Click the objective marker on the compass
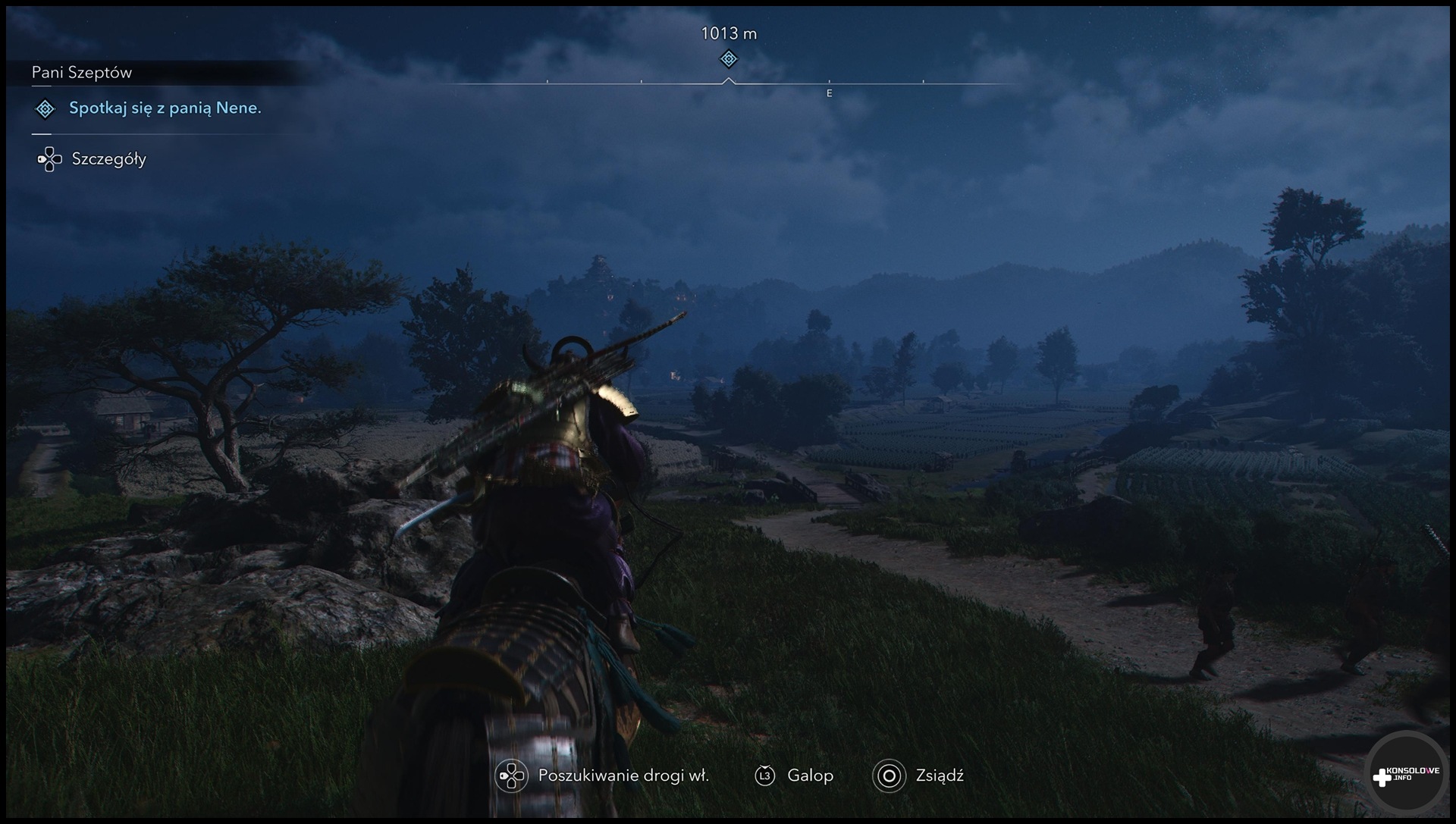The image size is (1456, 824). (728, 58)
